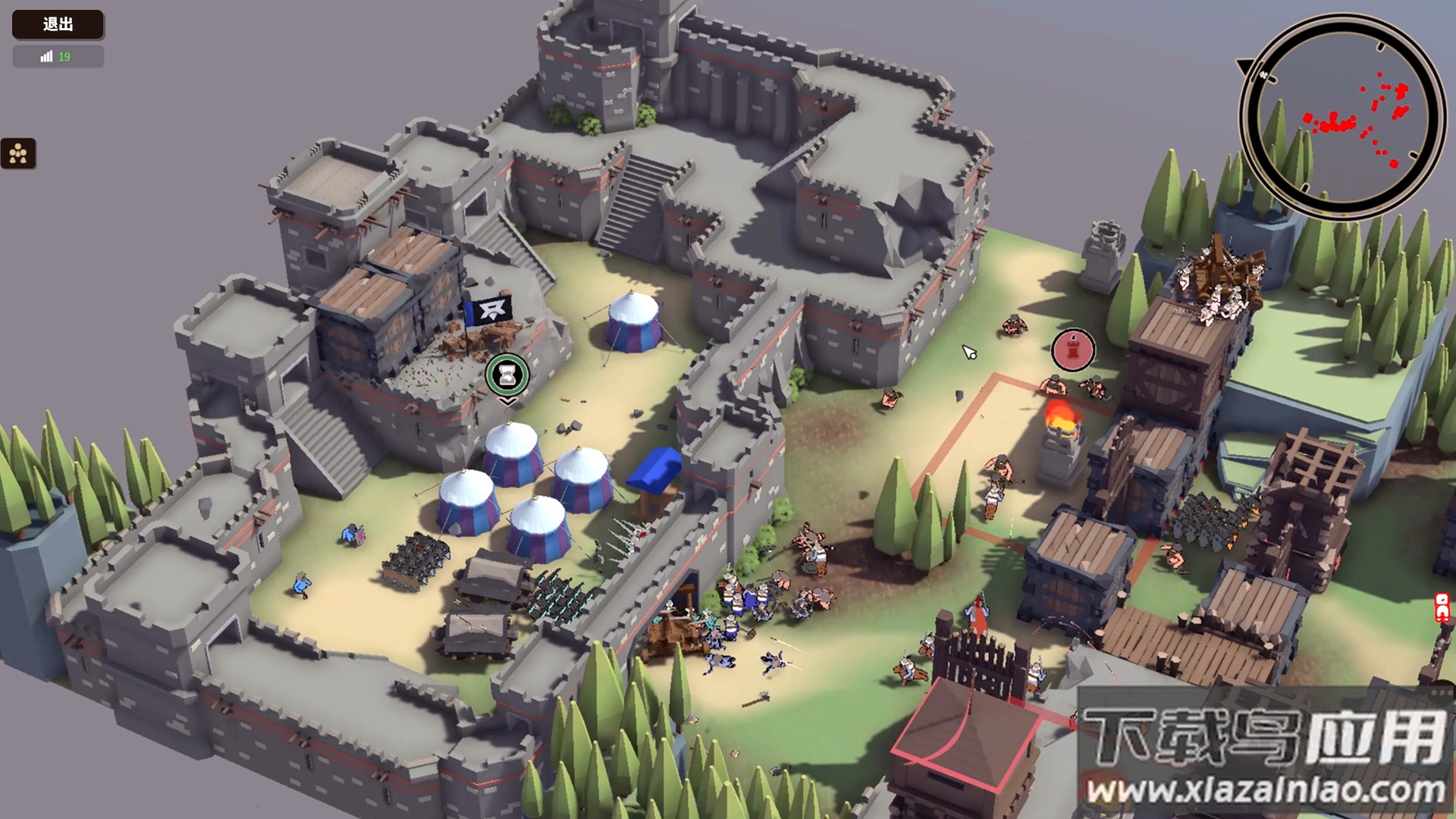Select the green hourglass capture marker
The image size is (1456, 819).
click(x=507, y=374)
